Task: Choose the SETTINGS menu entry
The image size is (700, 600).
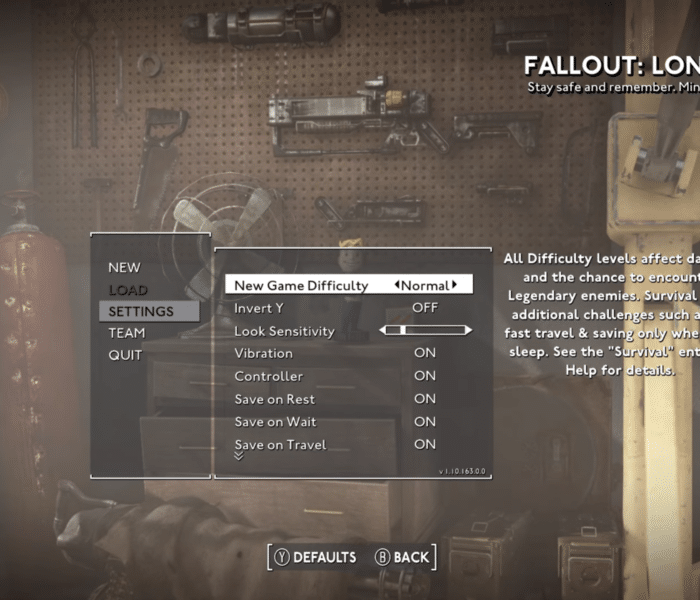Action: (141, 312)
